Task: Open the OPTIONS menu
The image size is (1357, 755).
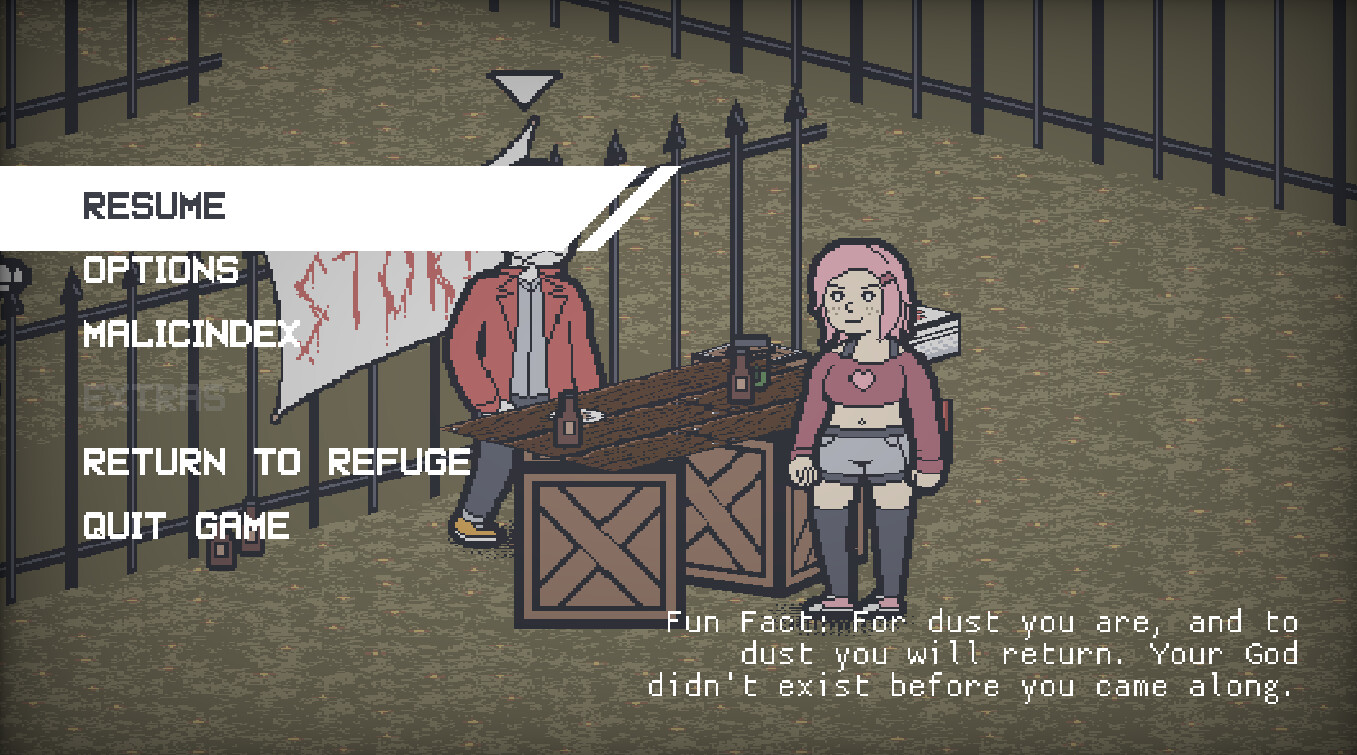Action: 160,270
